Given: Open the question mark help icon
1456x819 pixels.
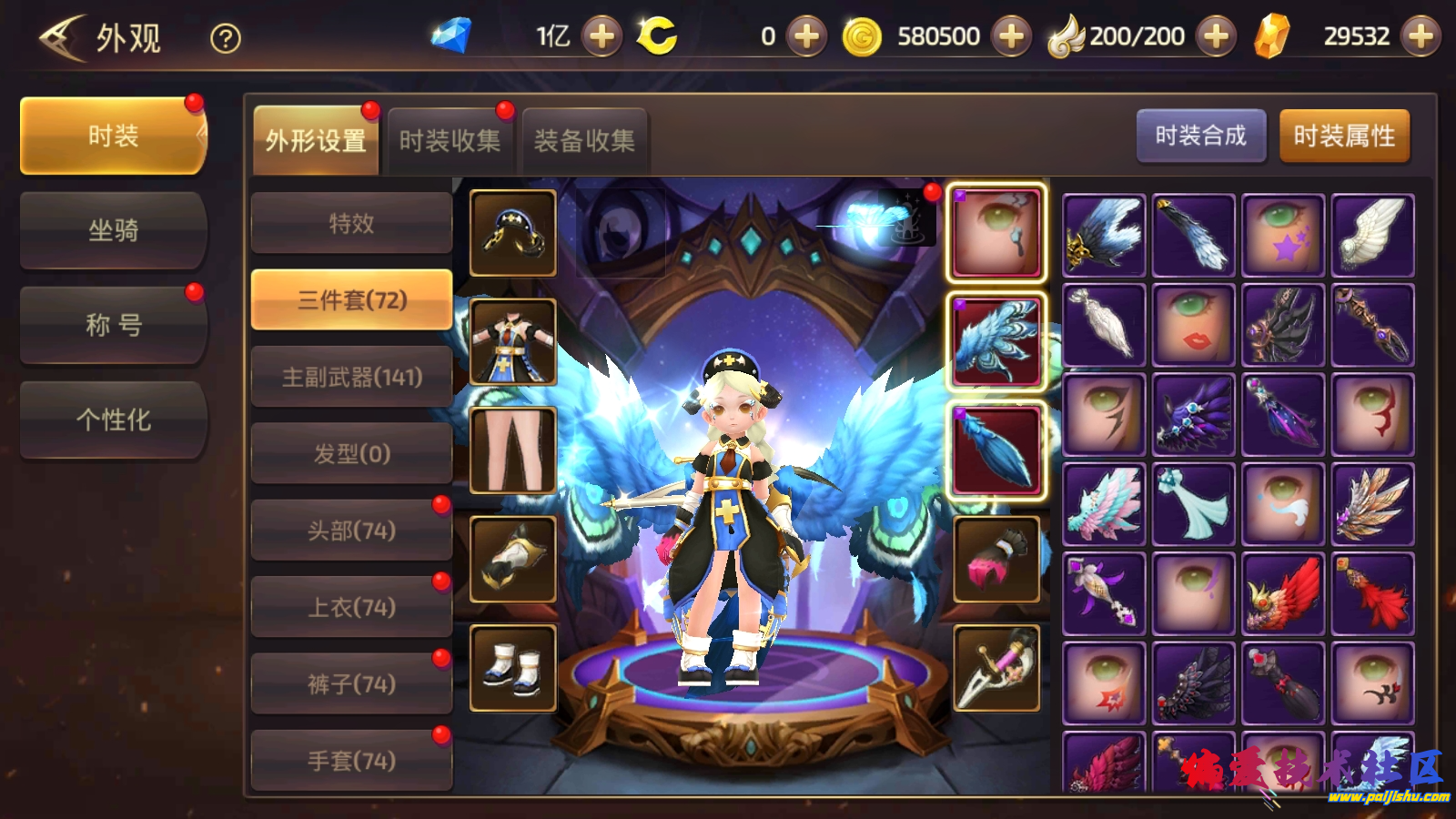Looking at the screenshot, I should point(226,38).
